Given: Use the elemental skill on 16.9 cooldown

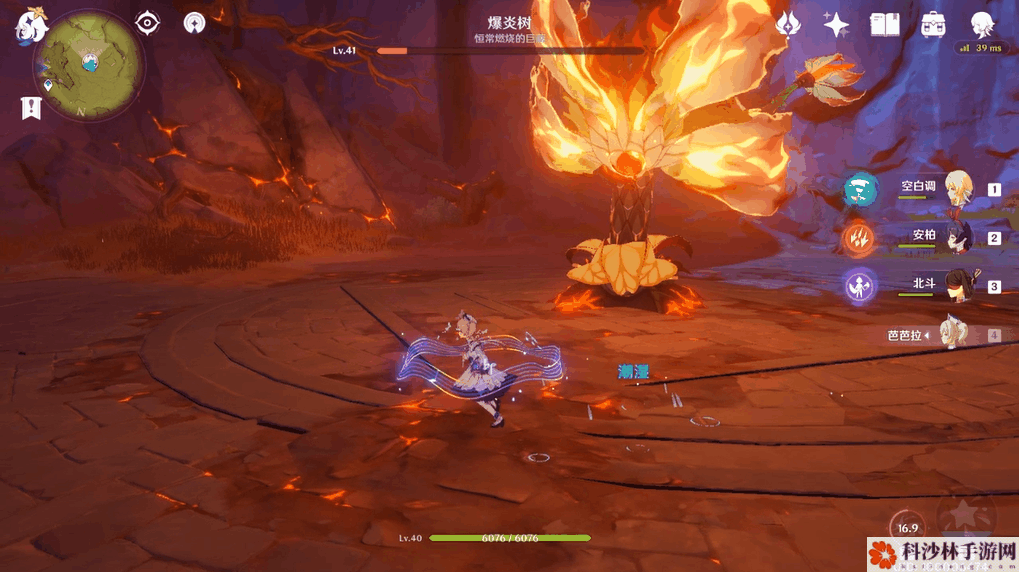Looking at the screenshot, I should pyautogui.click(x=907, y=526).
